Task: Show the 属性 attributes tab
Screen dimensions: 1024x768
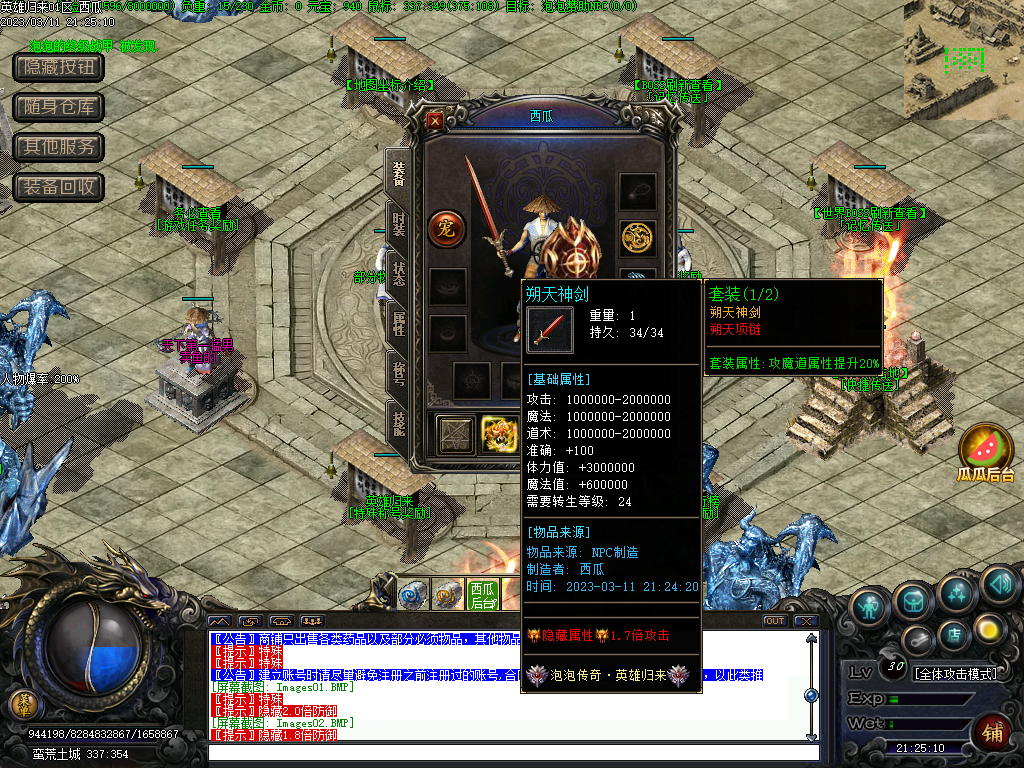Action: (x=398, y=323)
